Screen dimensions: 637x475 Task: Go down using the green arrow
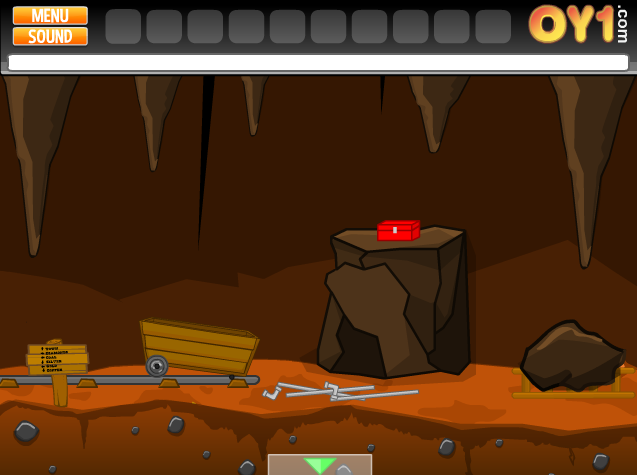[x=320, y=465]
